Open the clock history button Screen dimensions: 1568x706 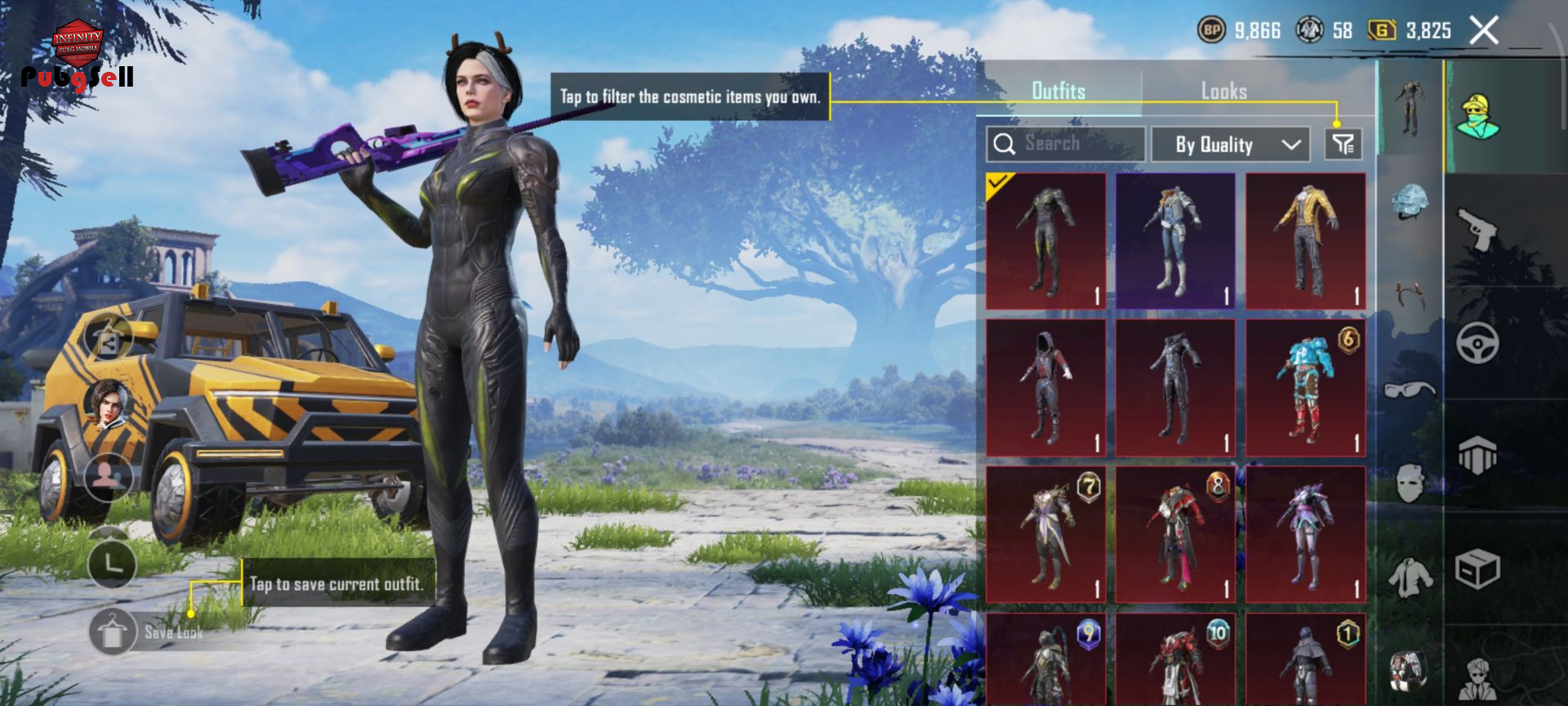[111, 563]
